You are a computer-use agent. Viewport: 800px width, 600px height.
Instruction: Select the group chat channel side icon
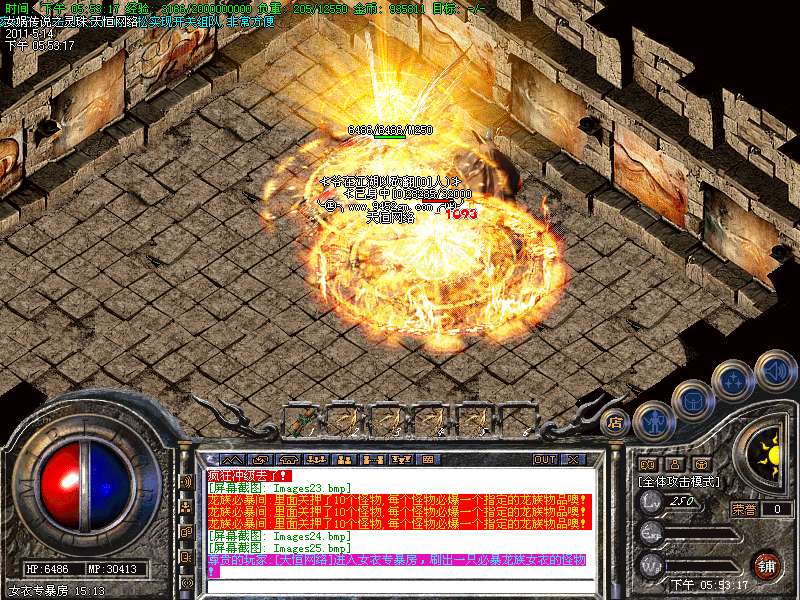187,507
